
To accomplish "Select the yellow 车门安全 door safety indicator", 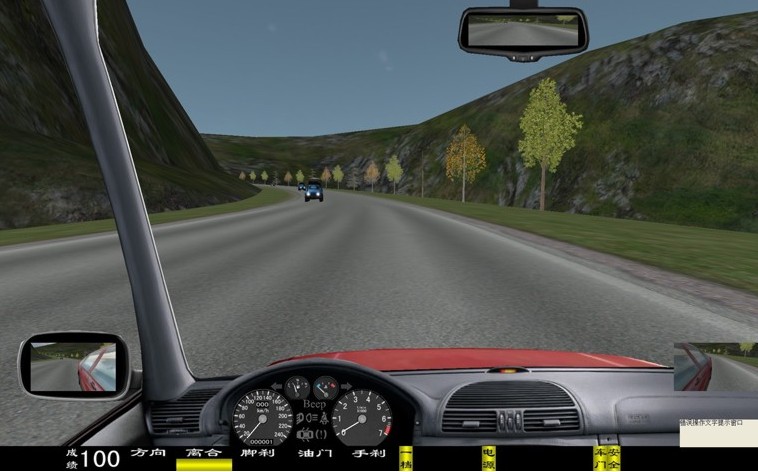I will coord(607,459).
